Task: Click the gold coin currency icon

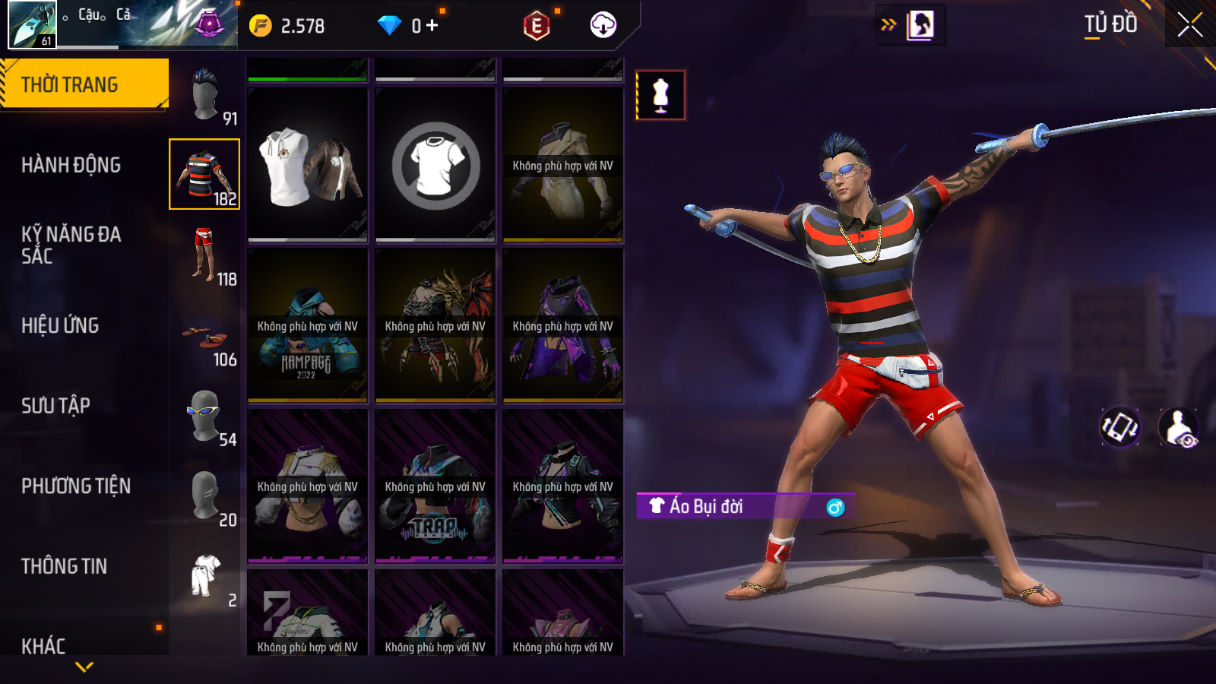Action: [x=260, y=26]
